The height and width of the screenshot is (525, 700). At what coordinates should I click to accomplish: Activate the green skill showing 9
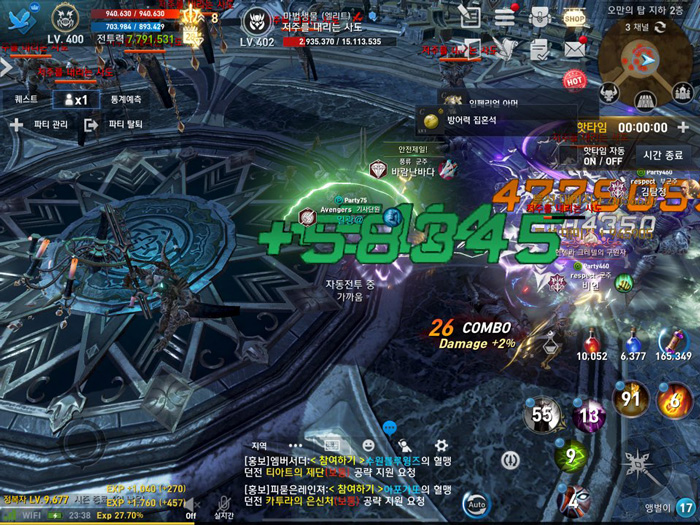(x=570, y=455)
